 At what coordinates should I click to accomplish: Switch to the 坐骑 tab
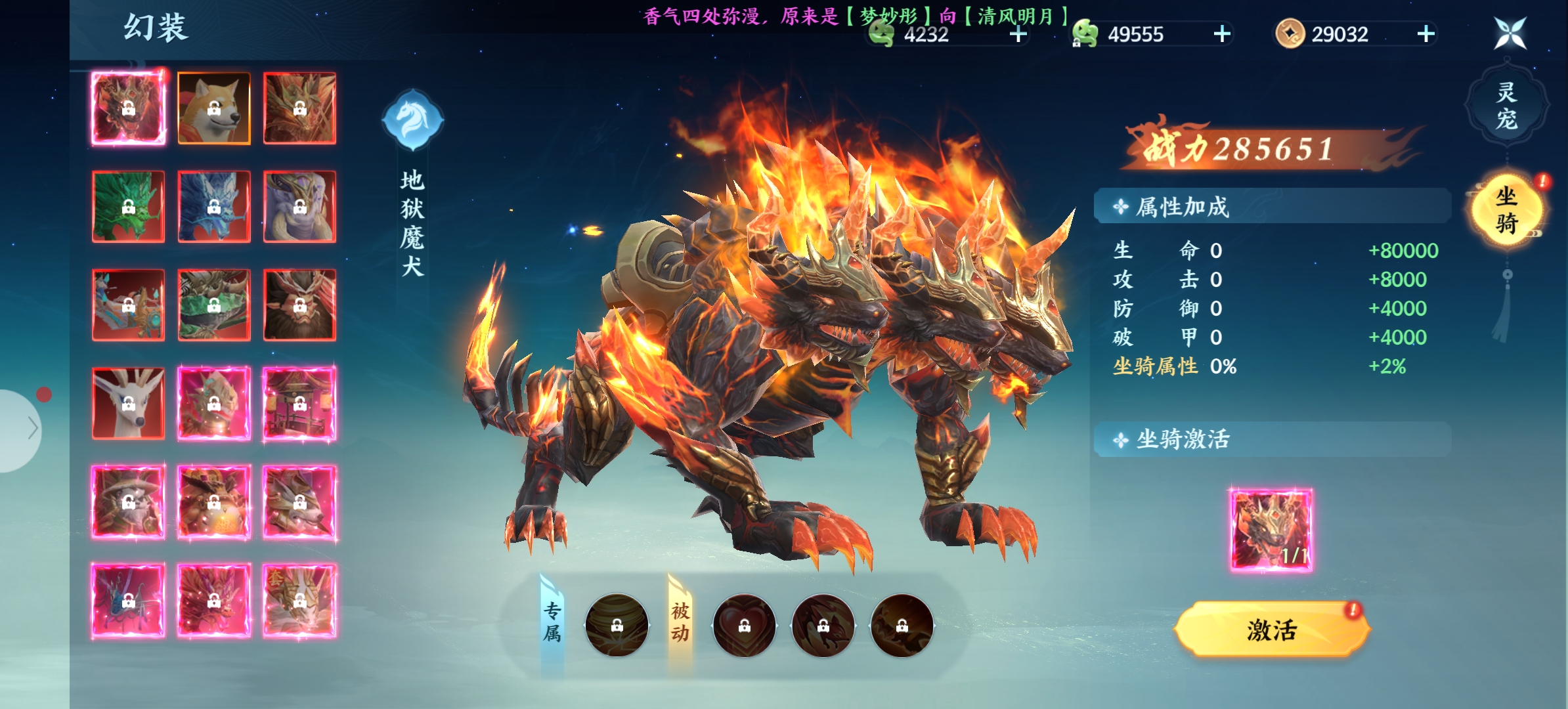pyautogui.click(x=1506, y=210)
